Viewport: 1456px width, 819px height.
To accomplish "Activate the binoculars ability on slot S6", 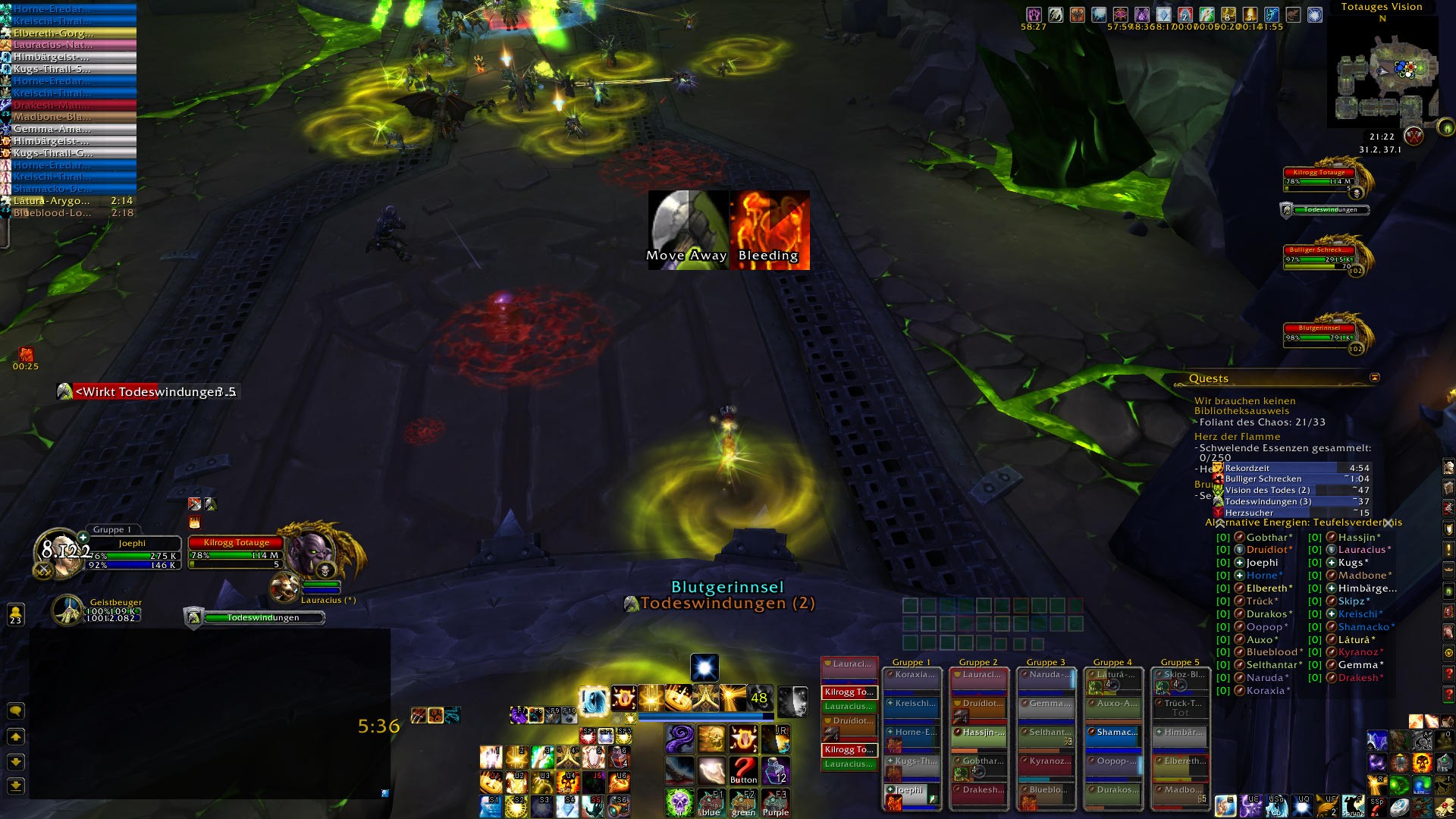I will pos(620,806).
